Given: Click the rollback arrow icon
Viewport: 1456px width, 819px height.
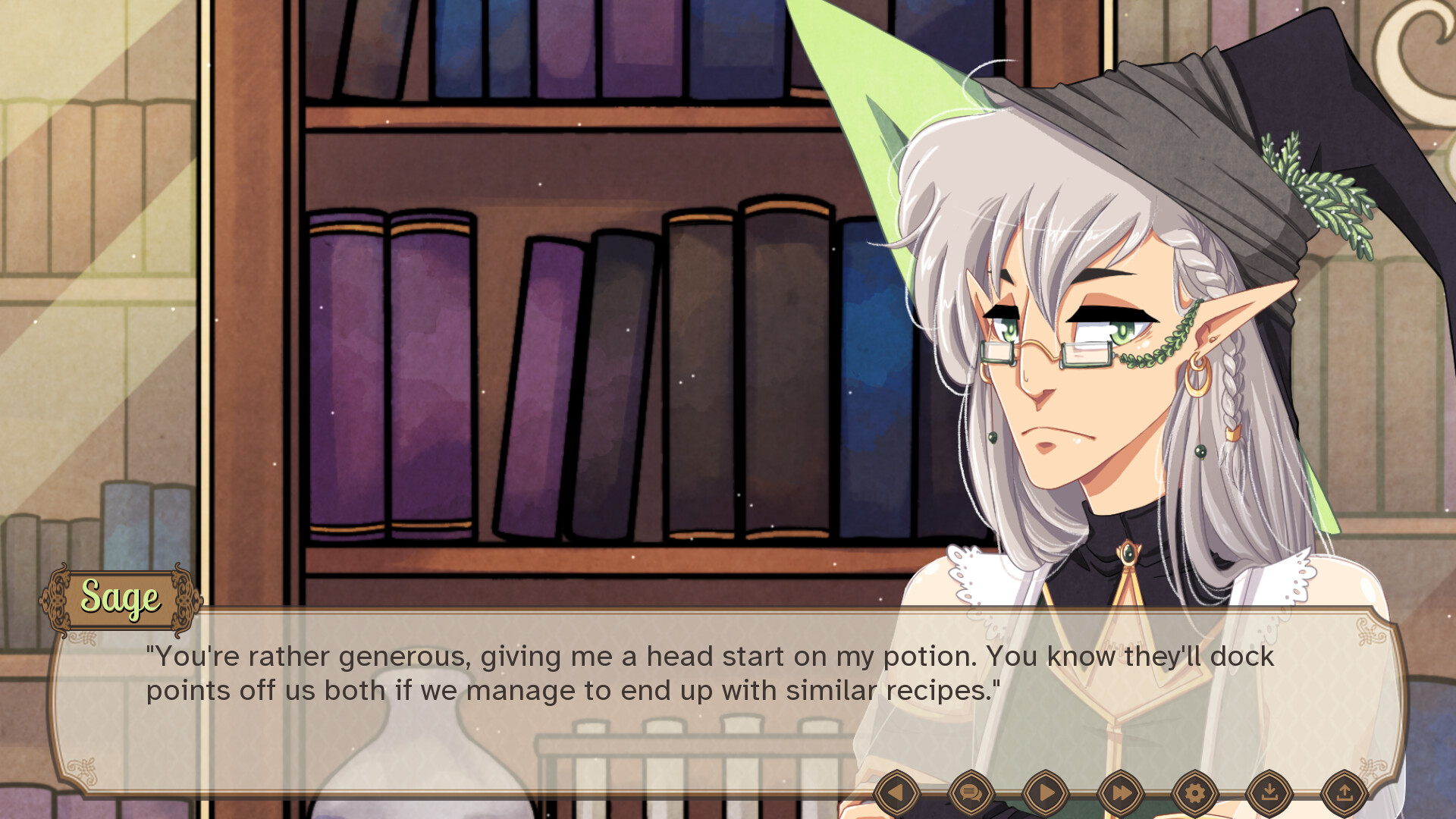Looking at the screenshot, I should (897, 791).
